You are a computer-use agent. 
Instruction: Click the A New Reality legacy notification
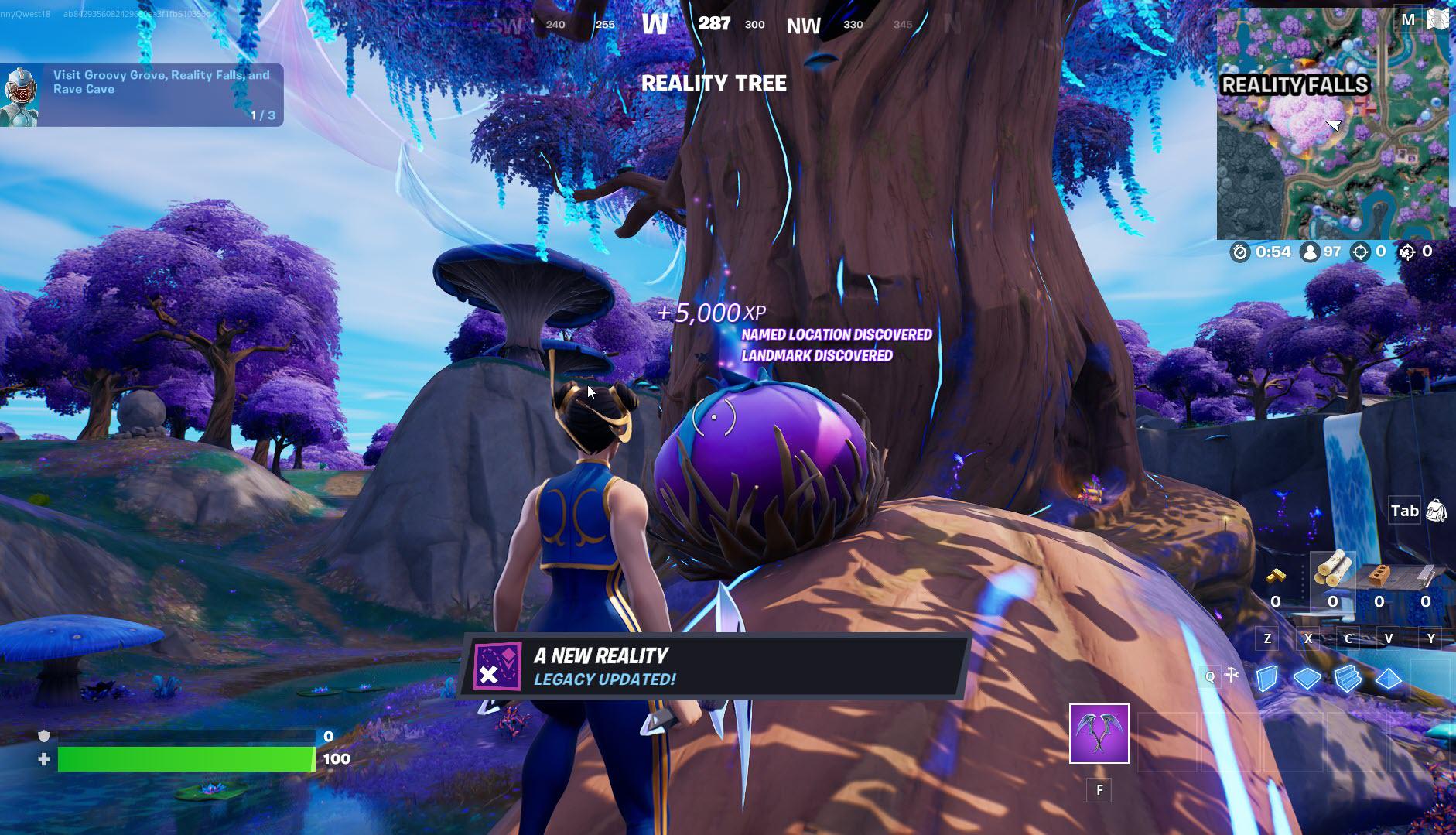[x=713, y=666]
